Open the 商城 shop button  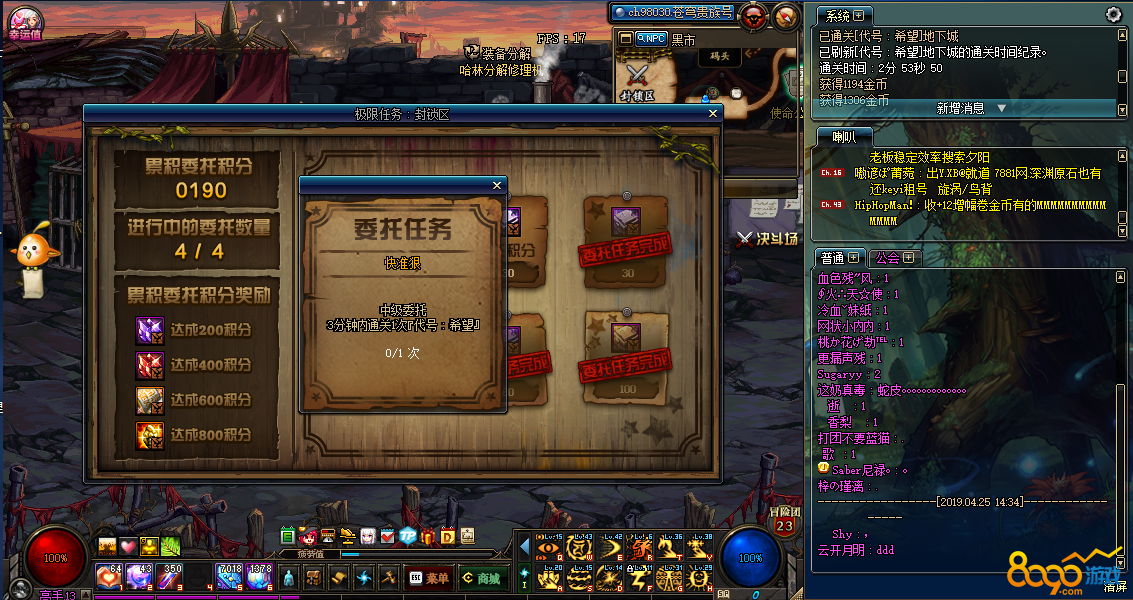480,577
